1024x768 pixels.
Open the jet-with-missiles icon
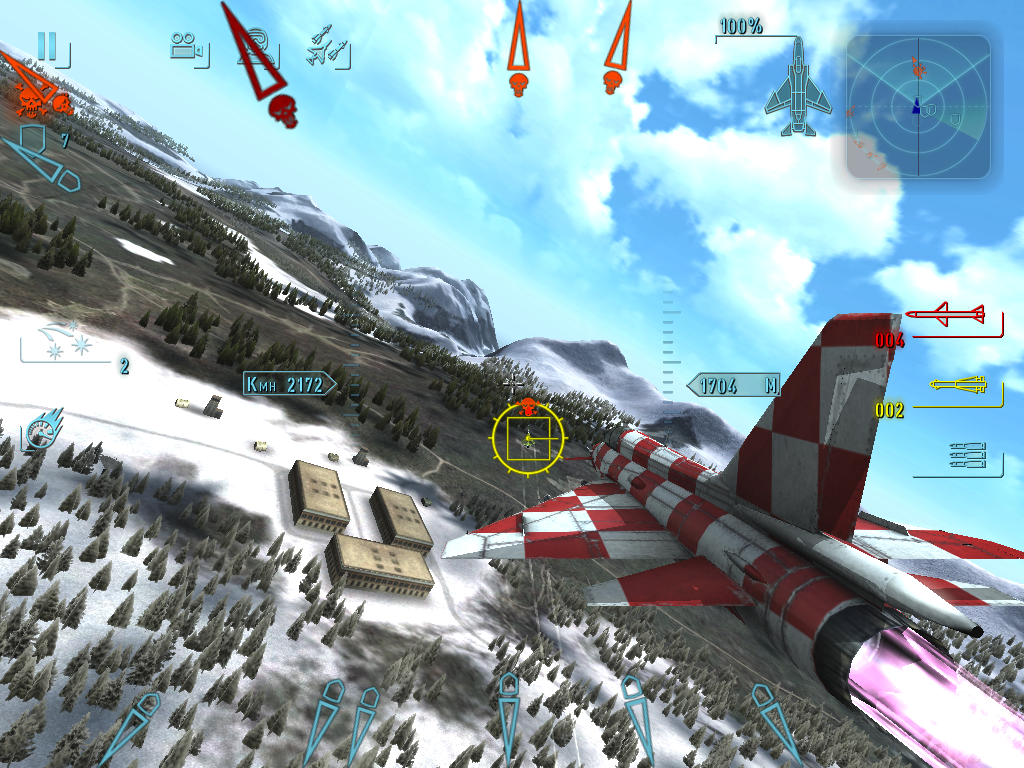click(x=327, y=49)
